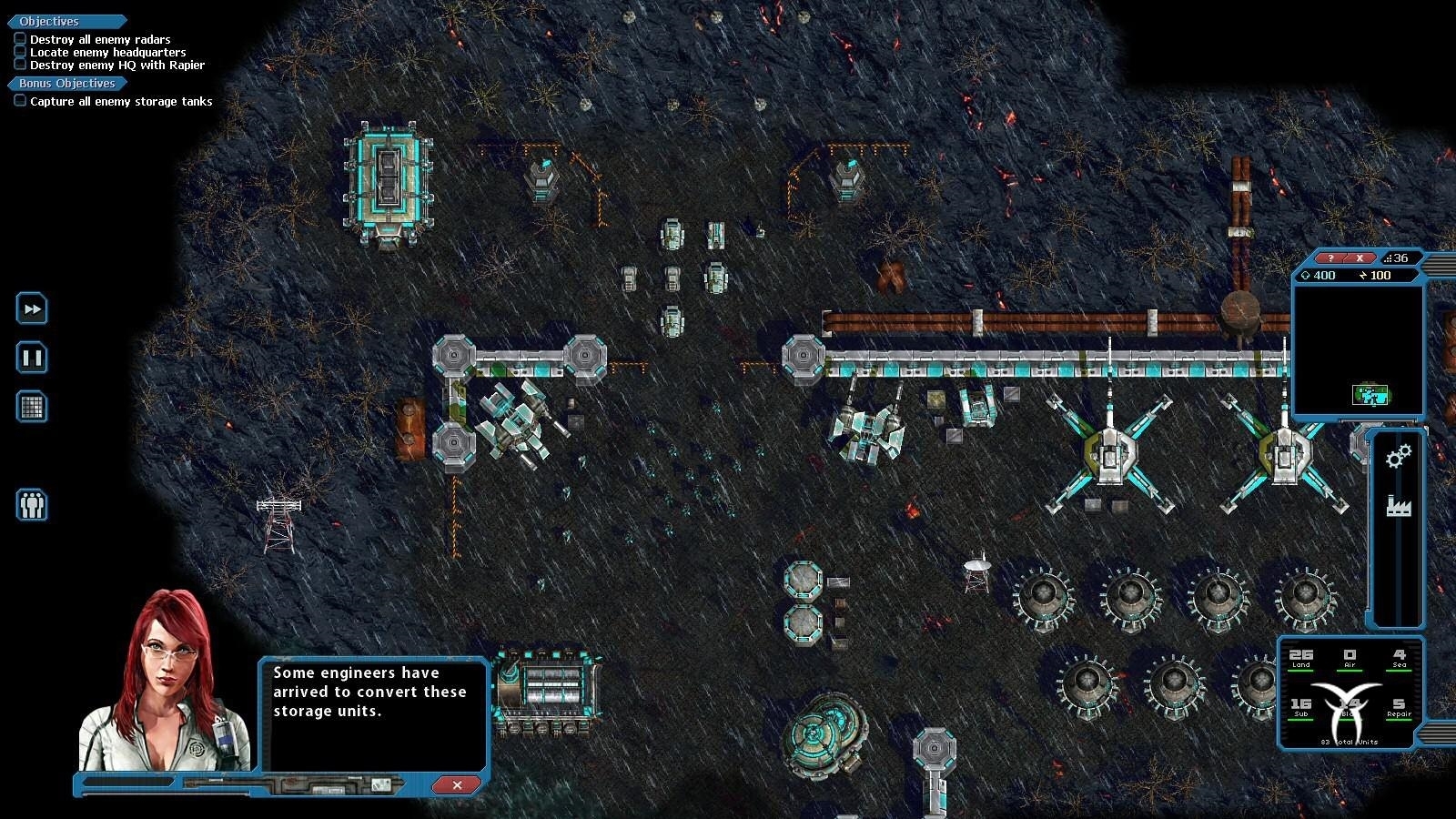Screen dimensions: 1456x819
Task: Open the gears settings icon
Action: 1399,456
